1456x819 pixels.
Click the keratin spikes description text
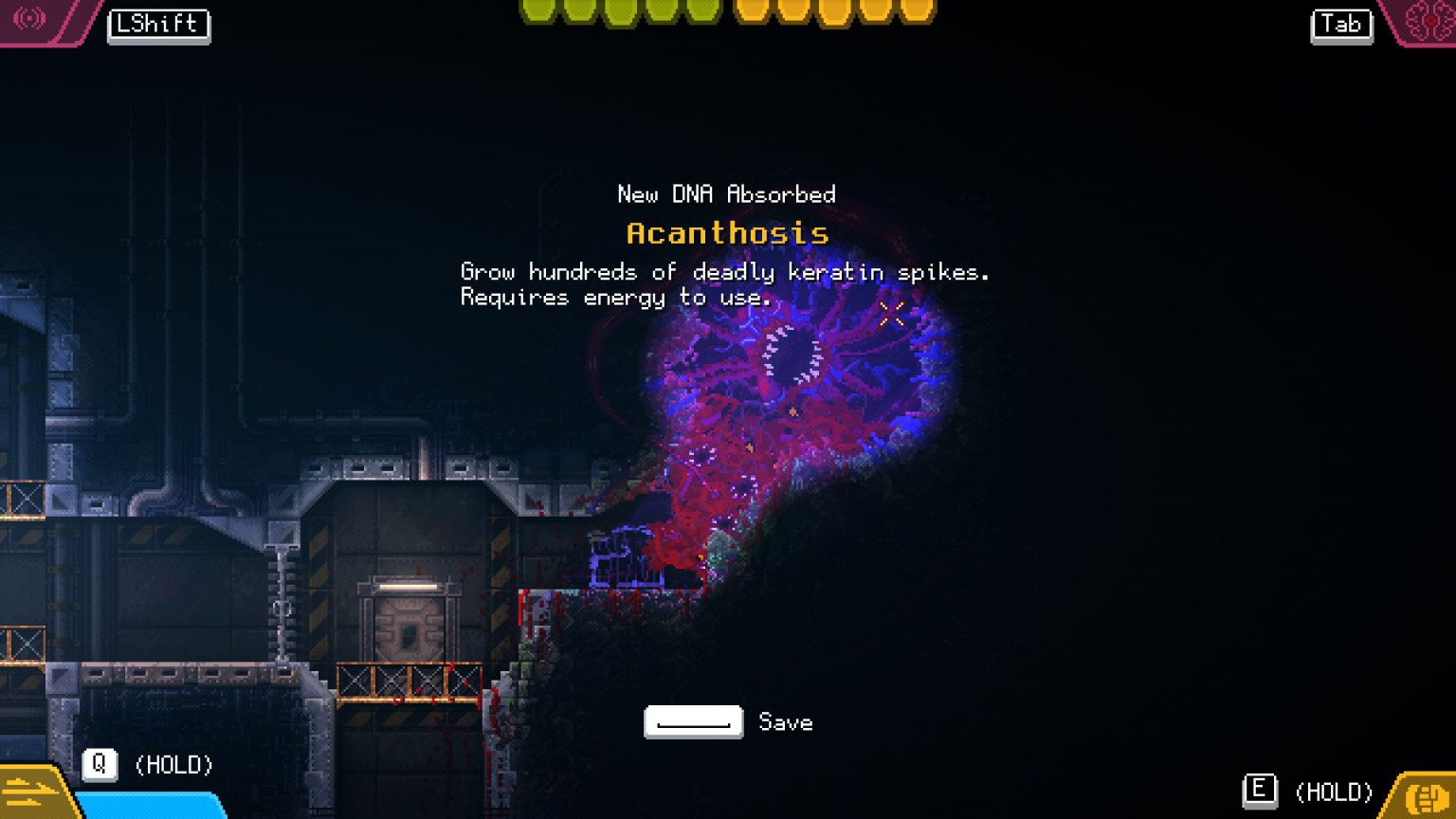pyautogui.click(x=723, y=273)
